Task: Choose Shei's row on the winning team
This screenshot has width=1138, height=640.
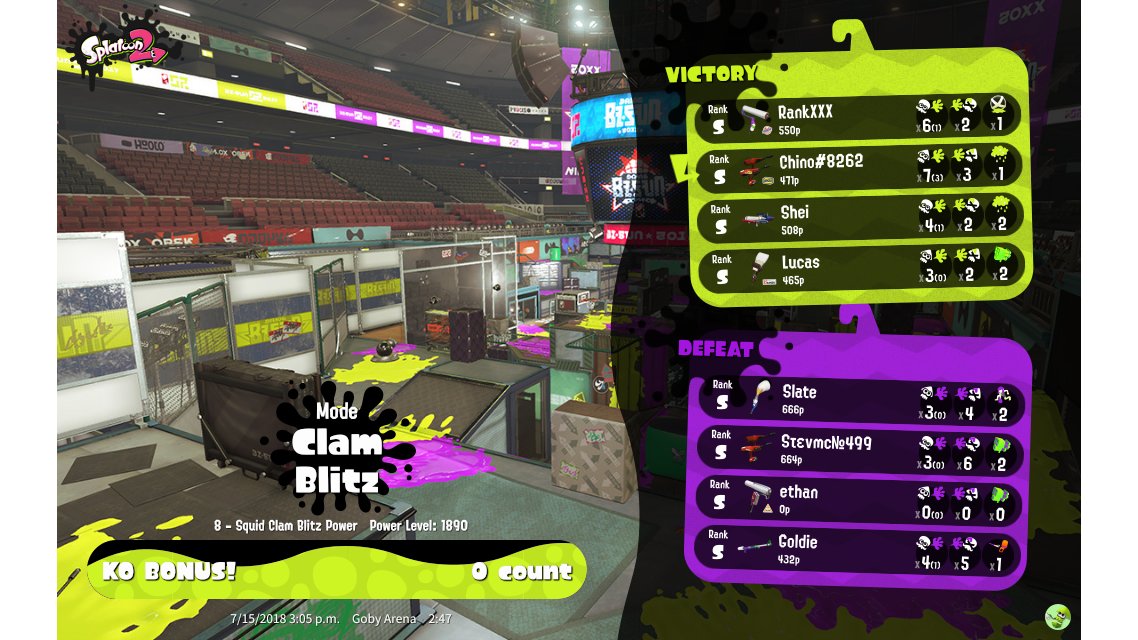Action: tap(858, 217)
